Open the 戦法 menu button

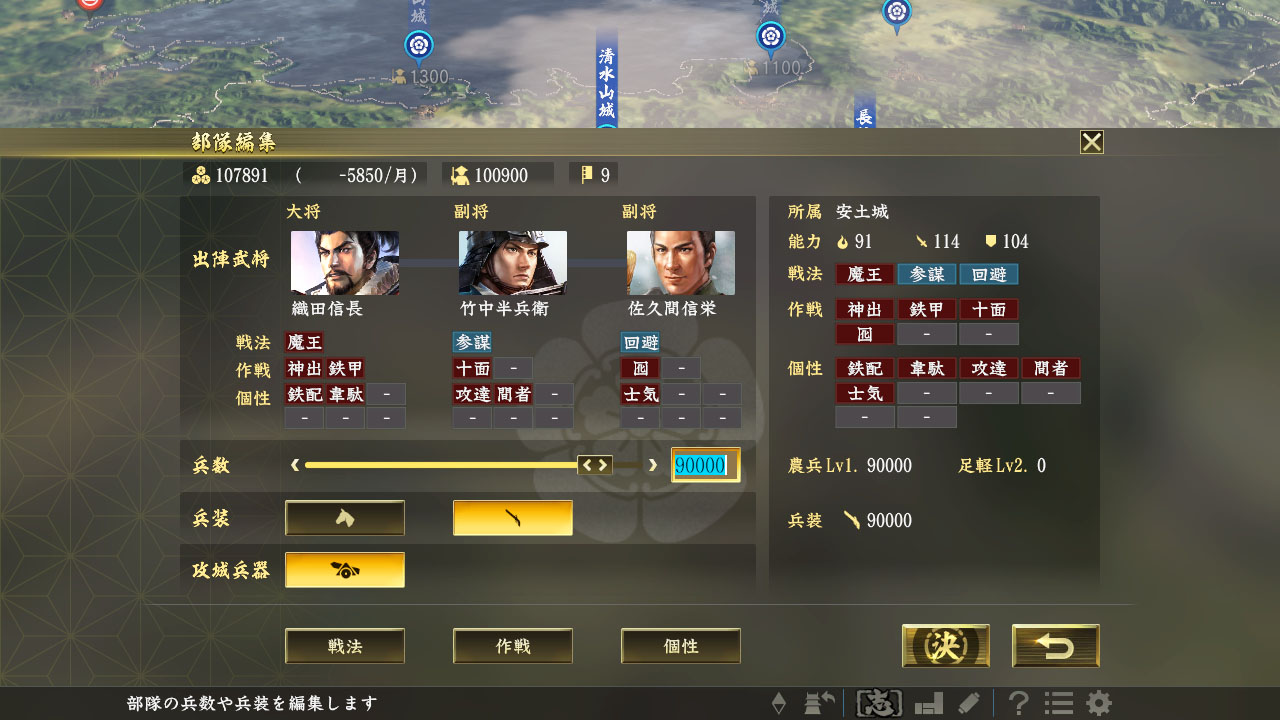344,645
